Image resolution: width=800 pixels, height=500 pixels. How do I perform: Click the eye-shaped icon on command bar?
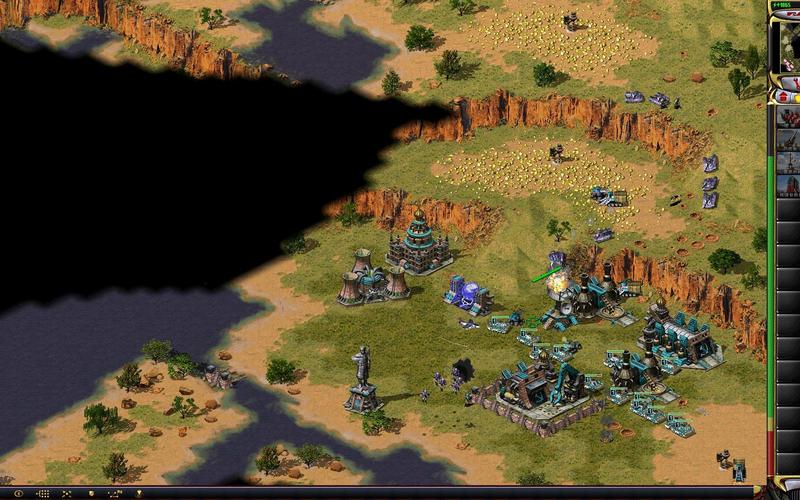(x=19, y=494)
